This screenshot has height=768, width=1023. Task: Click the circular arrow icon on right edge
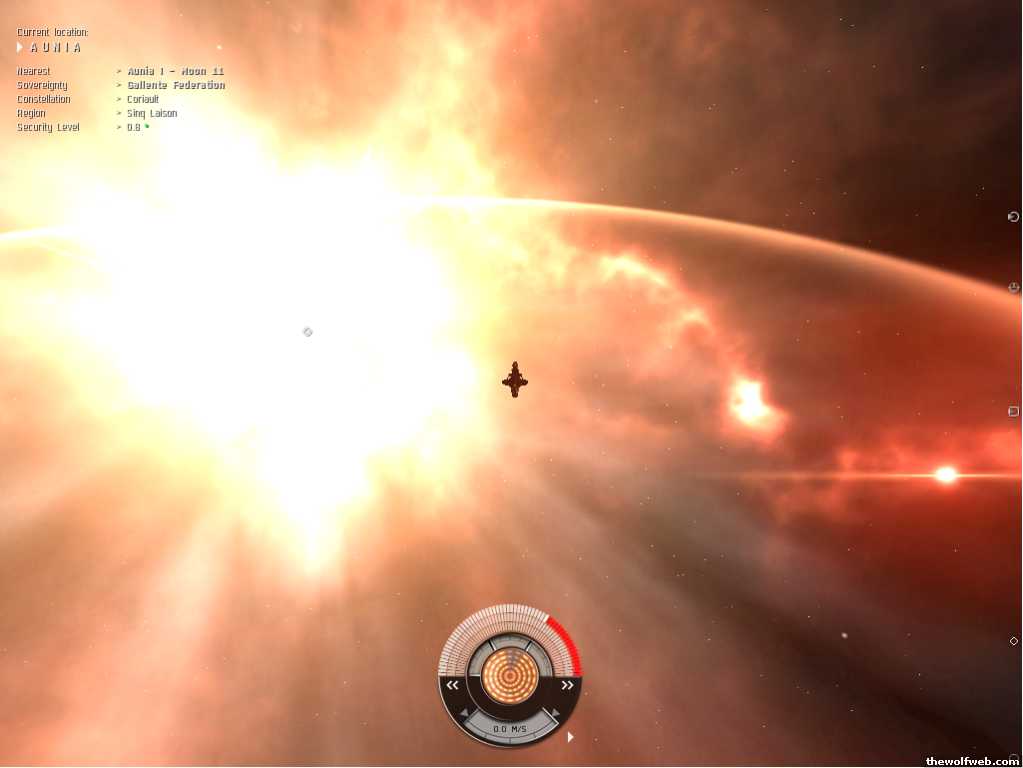pyautogui.click(x=1013, y=217)
